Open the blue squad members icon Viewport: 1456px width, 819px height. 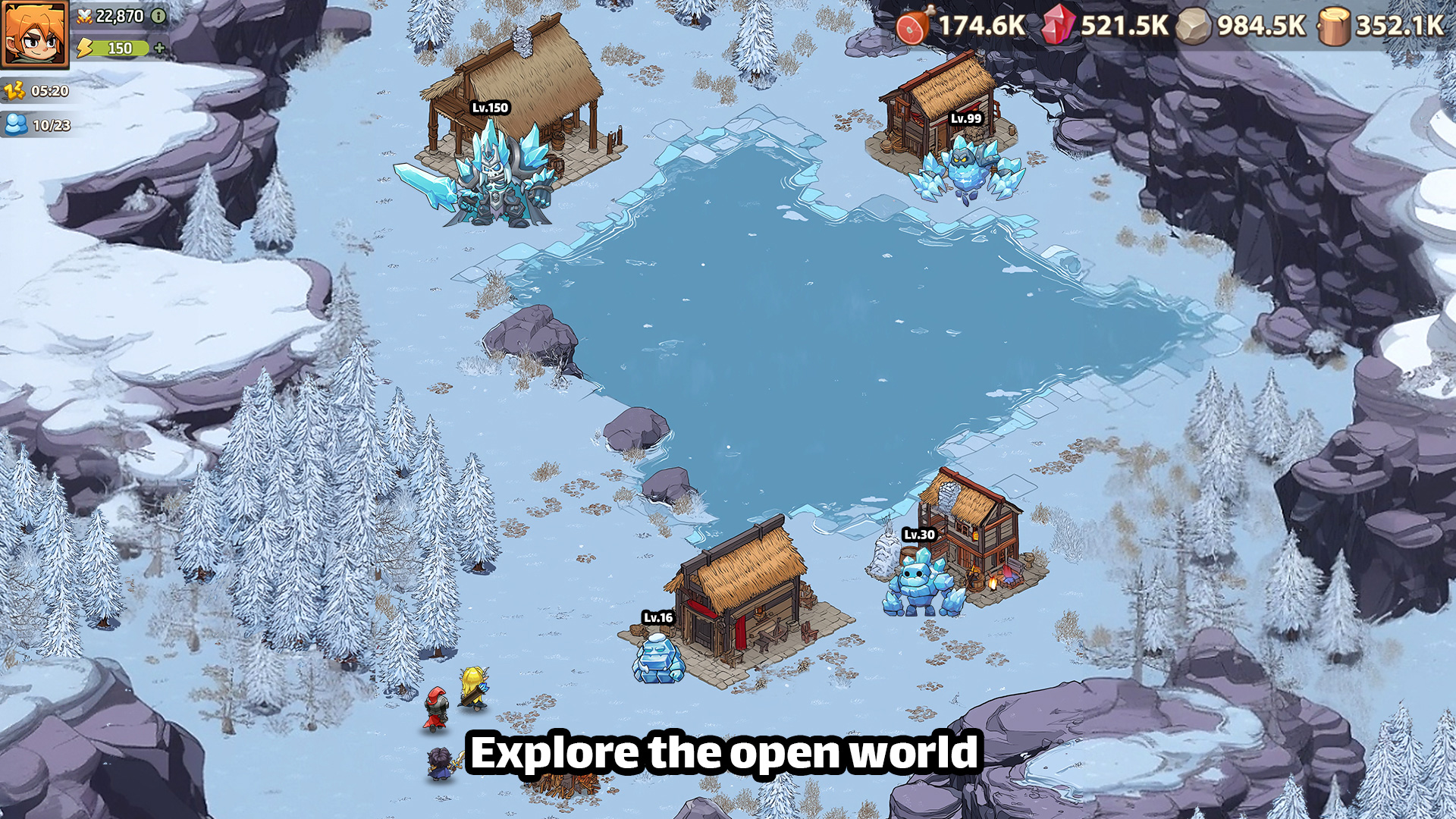click(16, 124)
